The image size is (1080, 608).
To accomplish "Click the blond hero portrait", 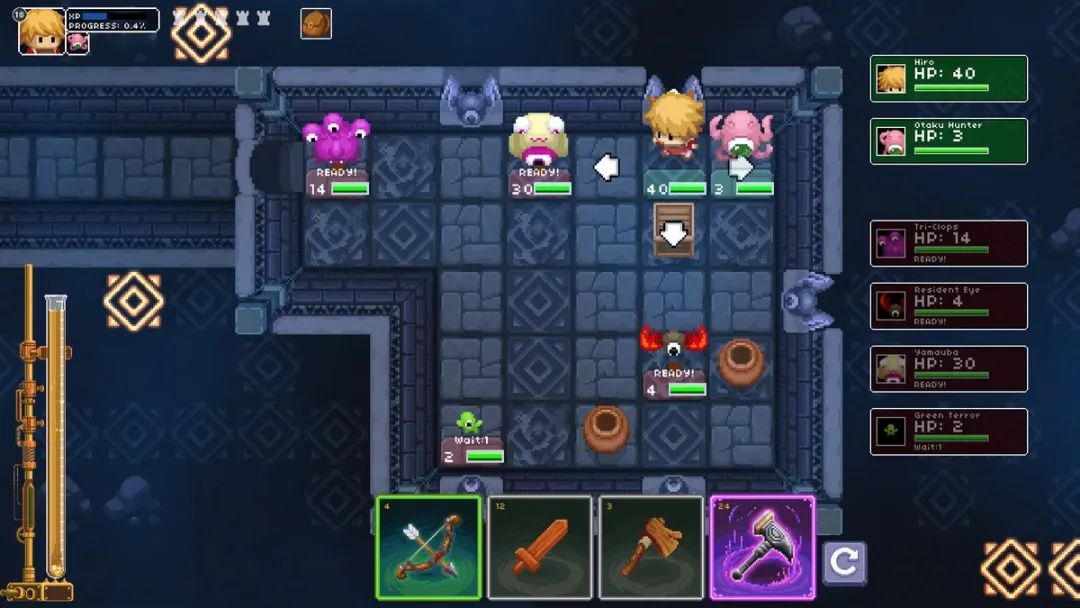I will click(42, 30).
